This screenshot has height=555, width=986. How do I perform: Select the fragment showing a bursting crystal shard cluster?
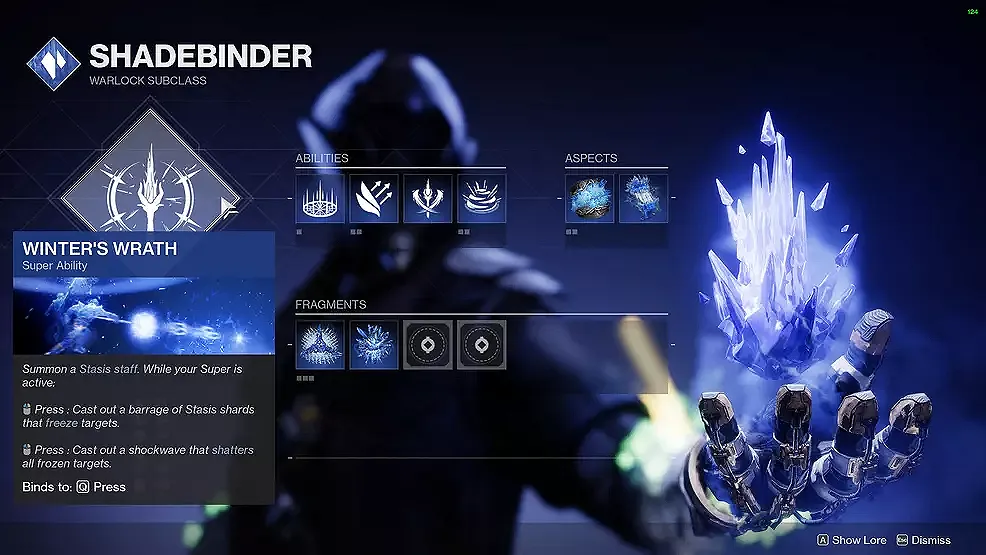tap(374, 345)
